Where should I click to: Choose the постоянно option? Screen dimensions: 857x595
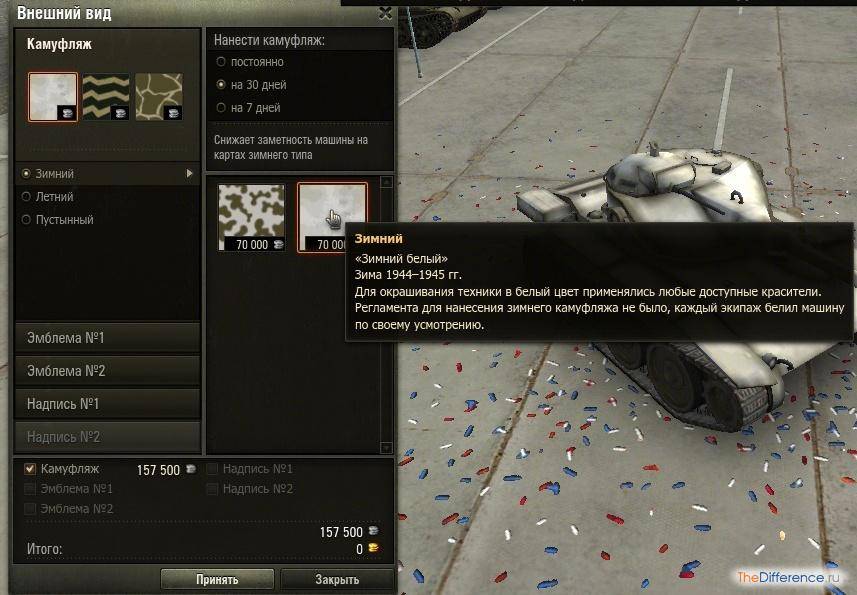pyautogui.click(x=221, y=62)
